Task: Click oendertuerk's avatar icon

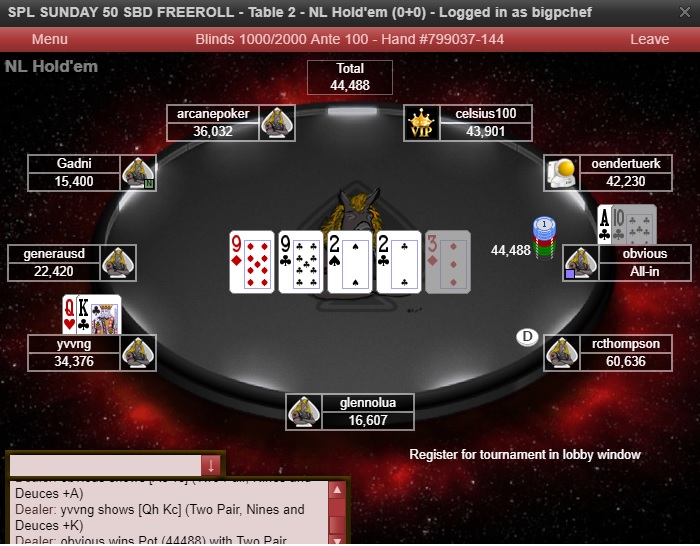Action: coord(560,172)
